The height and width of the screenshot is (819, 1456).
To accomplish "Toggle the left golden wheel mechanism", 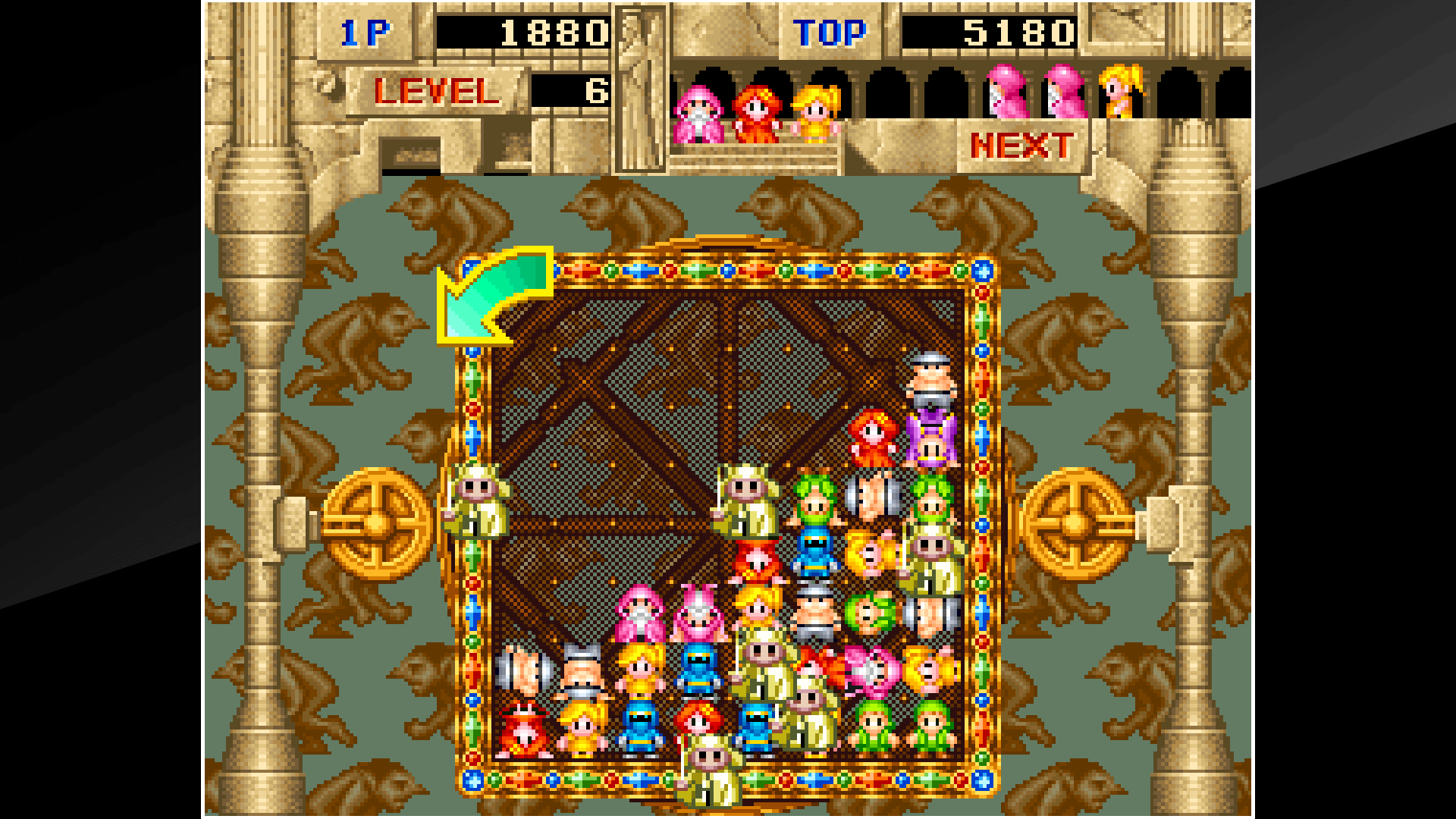I will point(375,523).
